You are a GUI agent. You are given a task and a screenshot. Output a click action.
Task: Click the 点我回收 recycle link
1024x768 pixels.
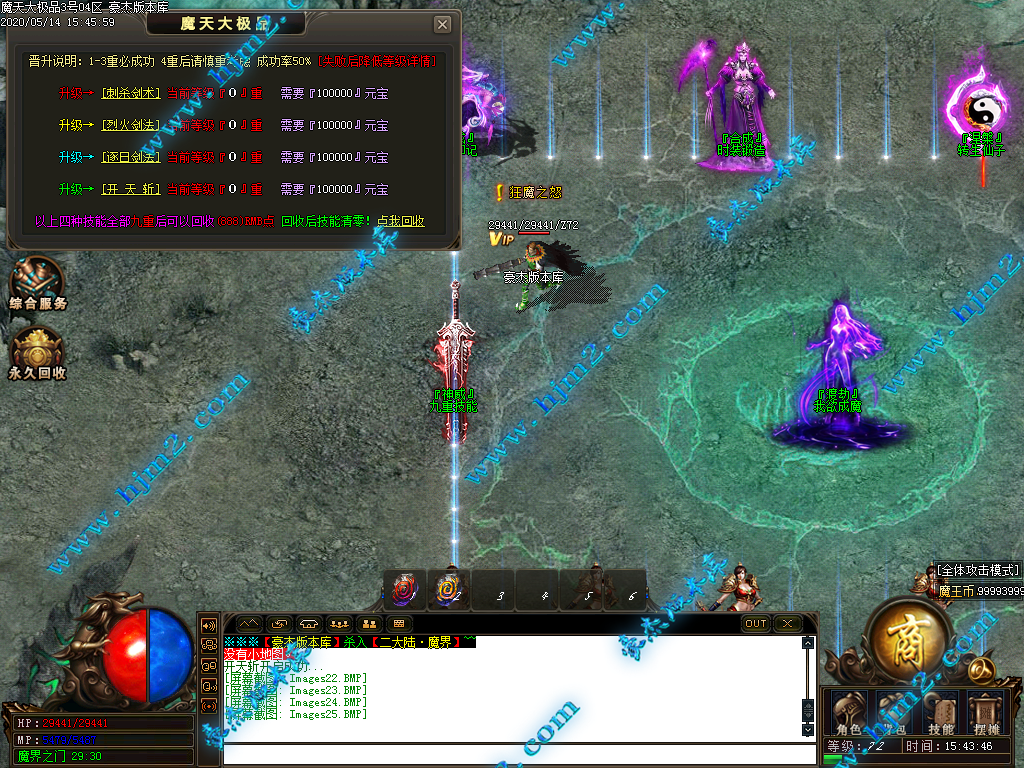pos(400,222)
